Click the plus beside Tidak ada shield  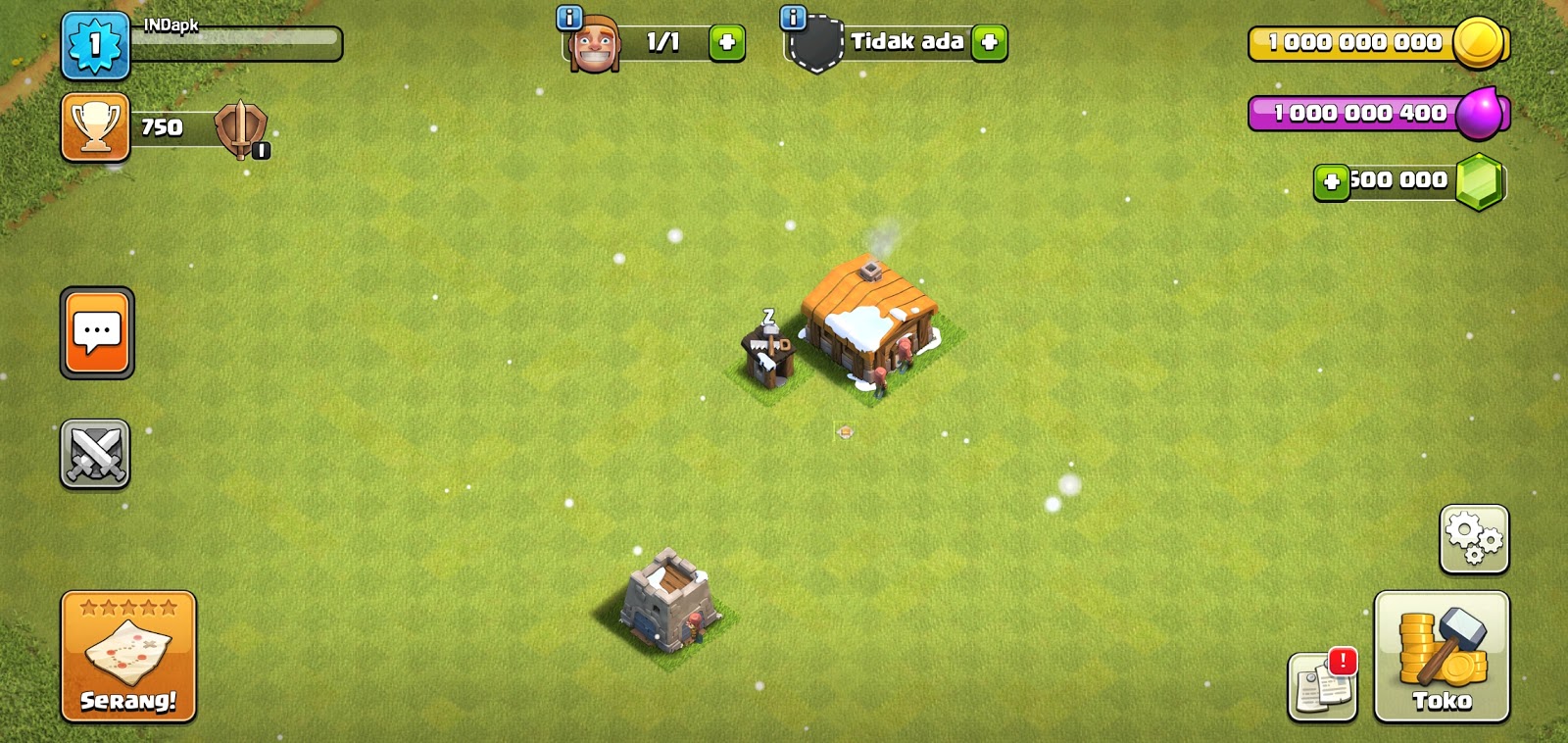click(x=993, y=43)
